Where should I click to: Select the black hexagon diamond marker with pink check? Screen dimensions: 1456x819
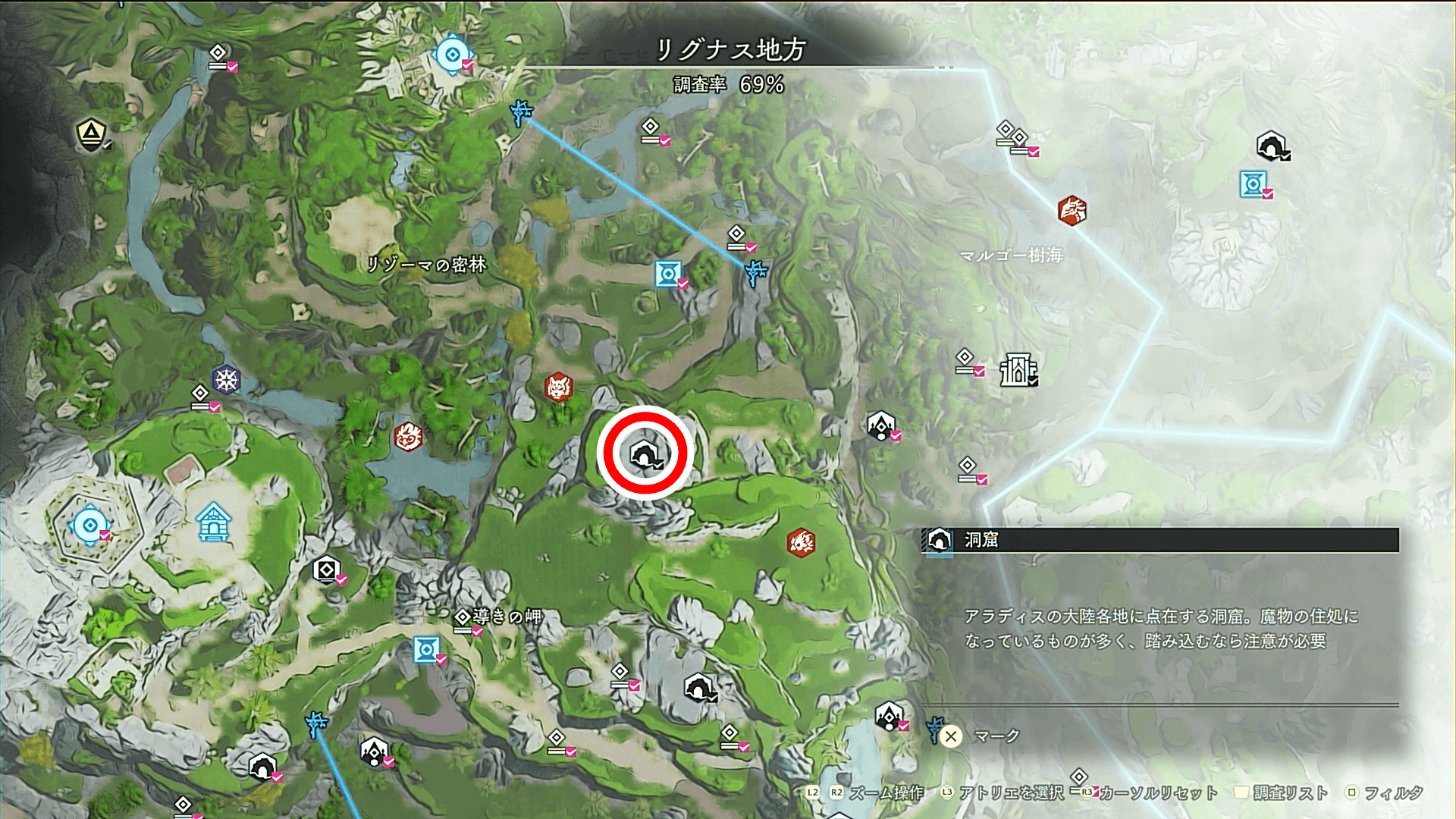pyautogui.click(x=326, y=569)
